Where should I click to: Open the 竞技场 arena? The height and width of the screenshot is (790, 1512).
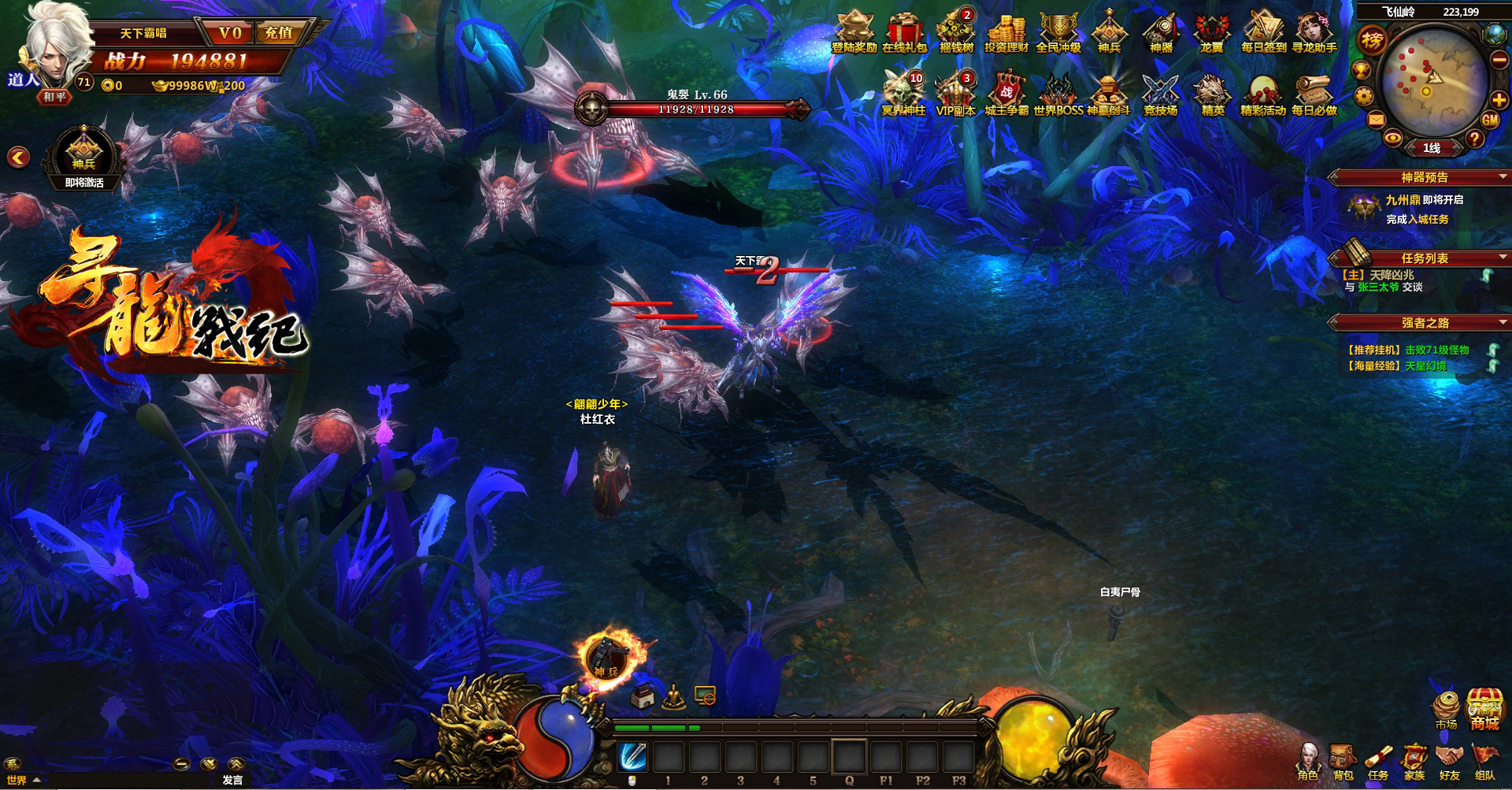click(x=1160, y=95)
